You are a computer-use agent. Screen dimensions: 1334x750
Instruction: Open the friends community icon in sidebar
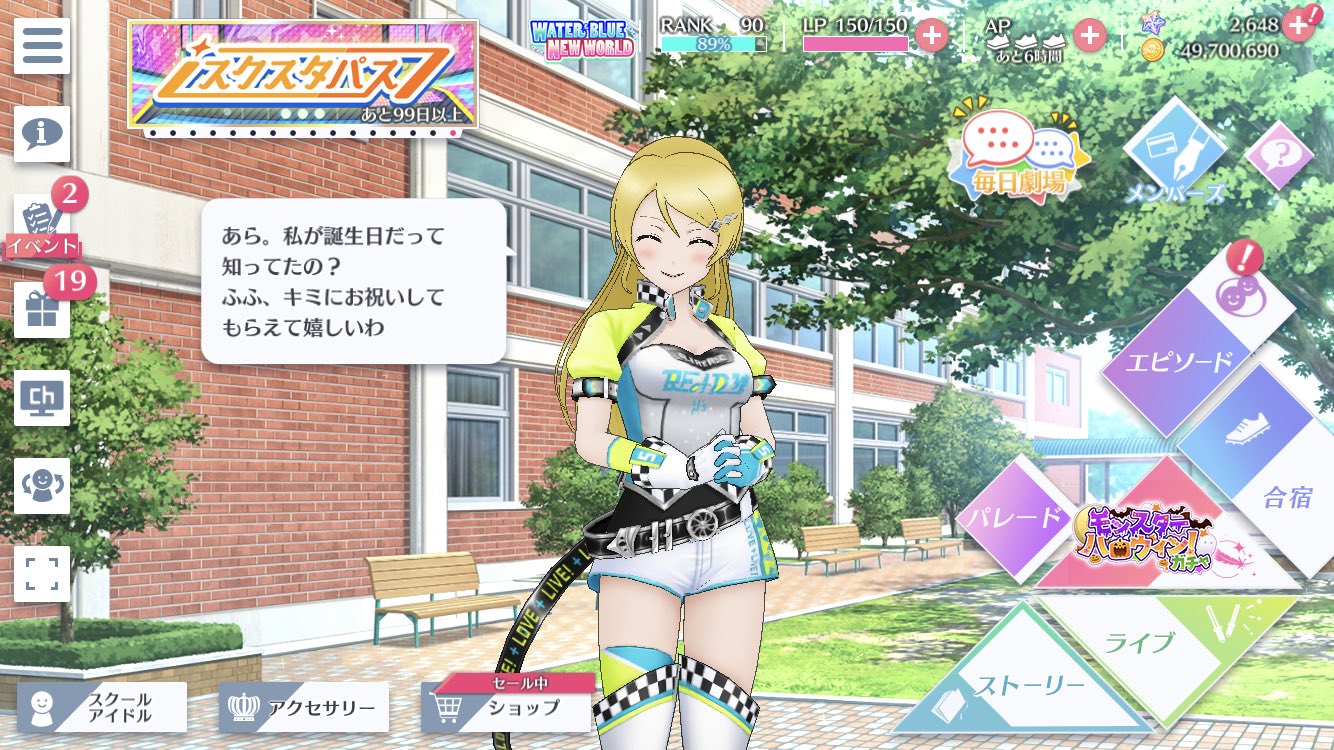(41, 487)
